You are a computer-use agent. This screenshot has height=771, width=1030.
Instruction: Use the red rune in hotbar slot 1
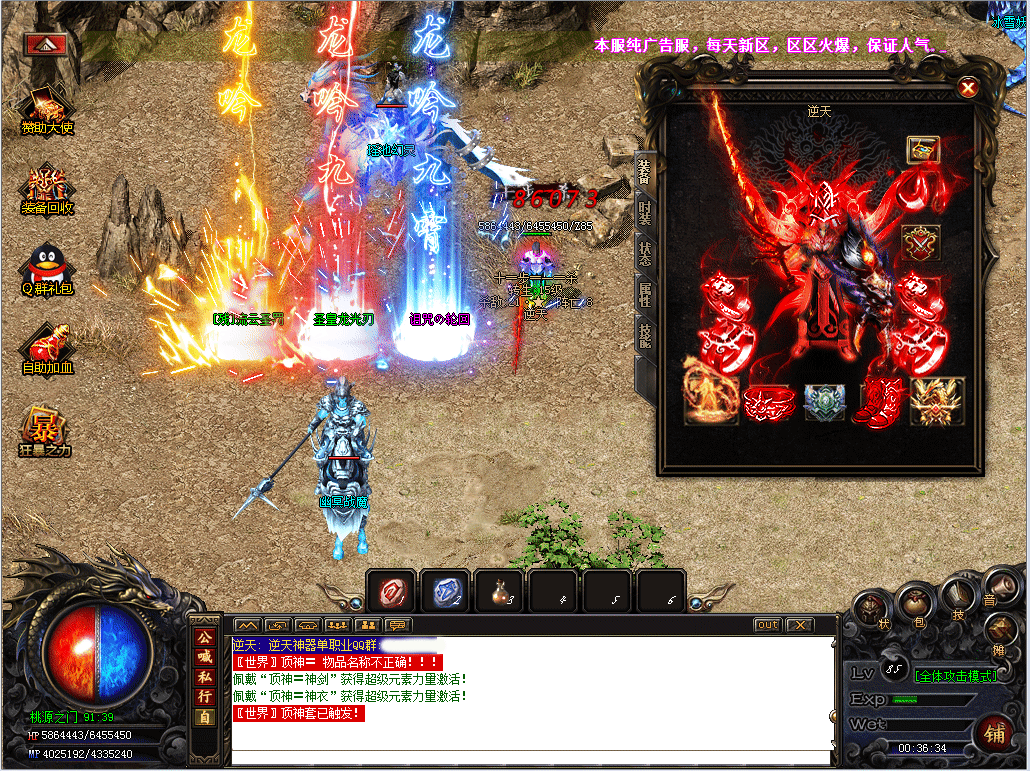point(392,591)
